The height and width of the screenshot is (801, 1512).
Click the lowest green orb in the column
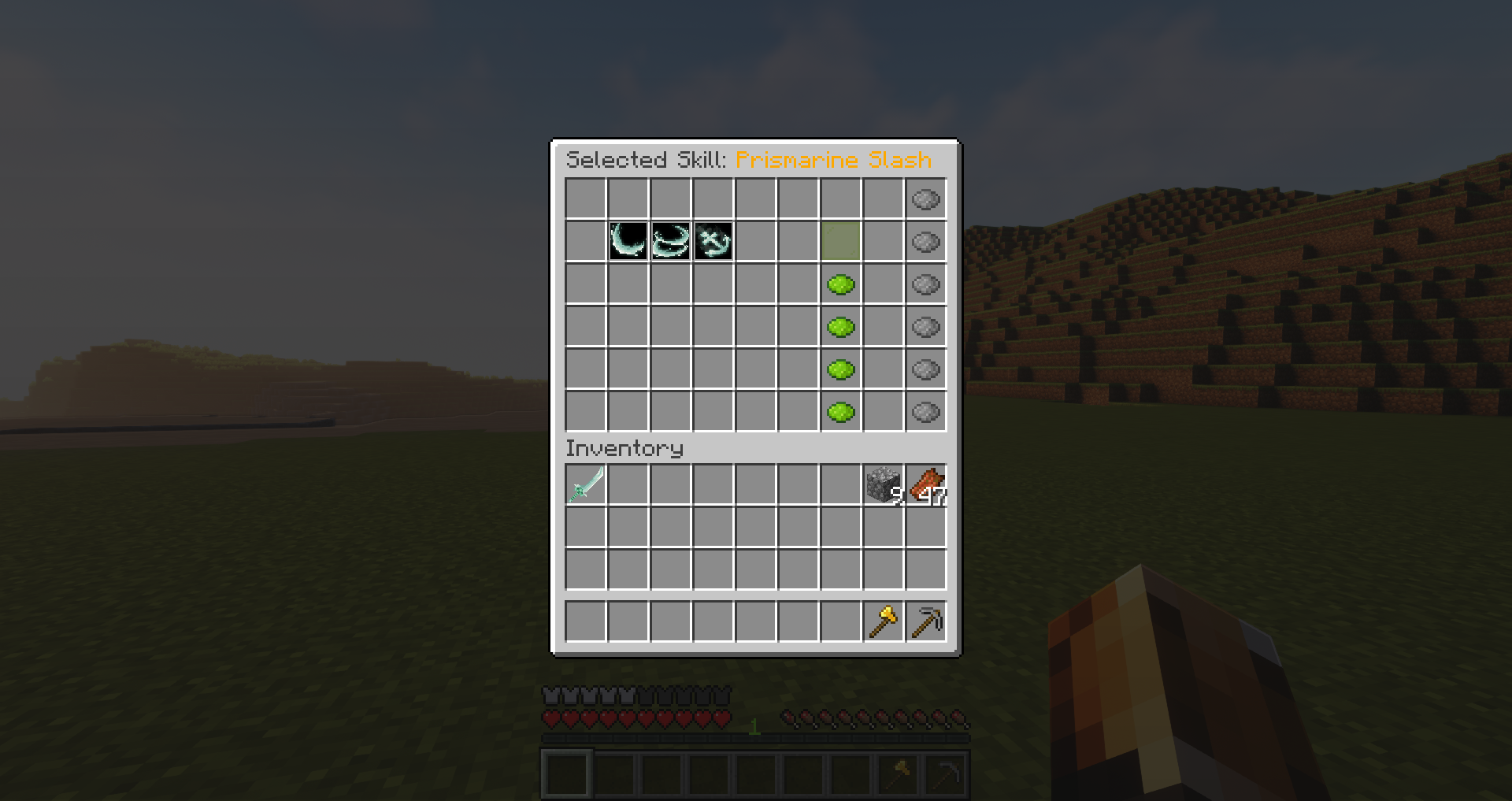(x=839, y=410)
